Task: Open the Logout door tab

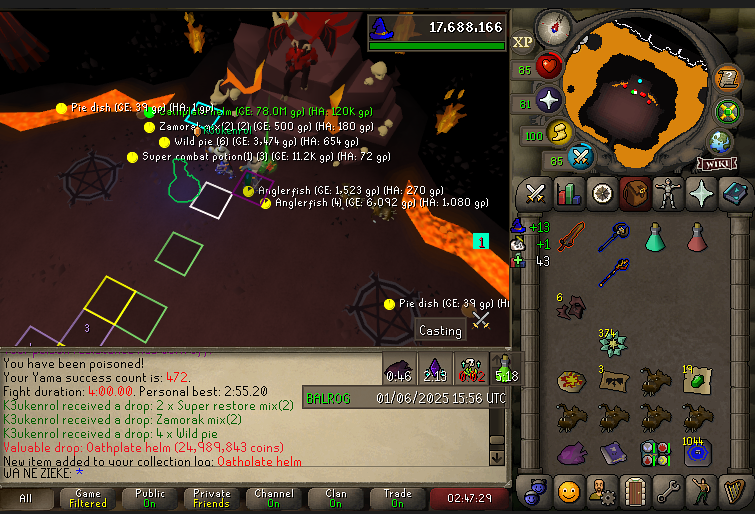Action: coord(635,491)
